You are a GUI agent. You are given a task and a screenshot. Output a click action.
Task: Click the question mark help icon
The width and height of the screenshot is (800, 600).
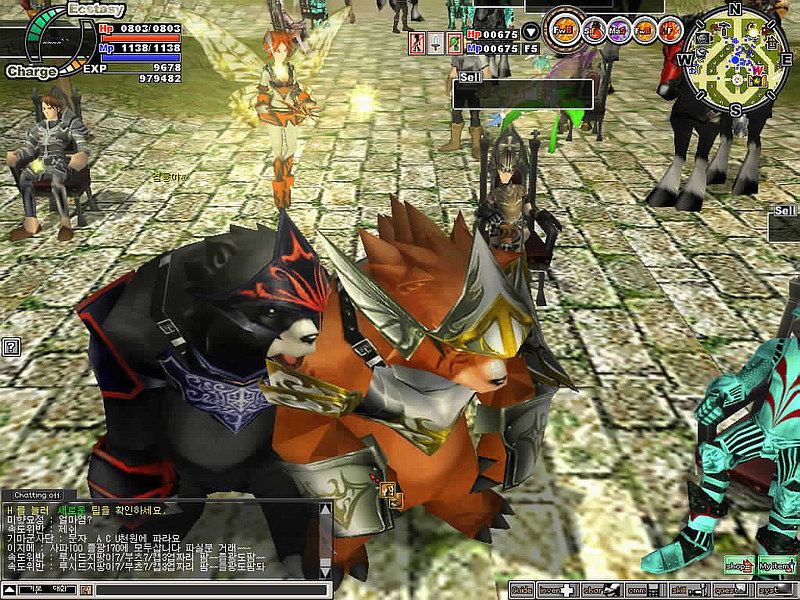[11, 347]
